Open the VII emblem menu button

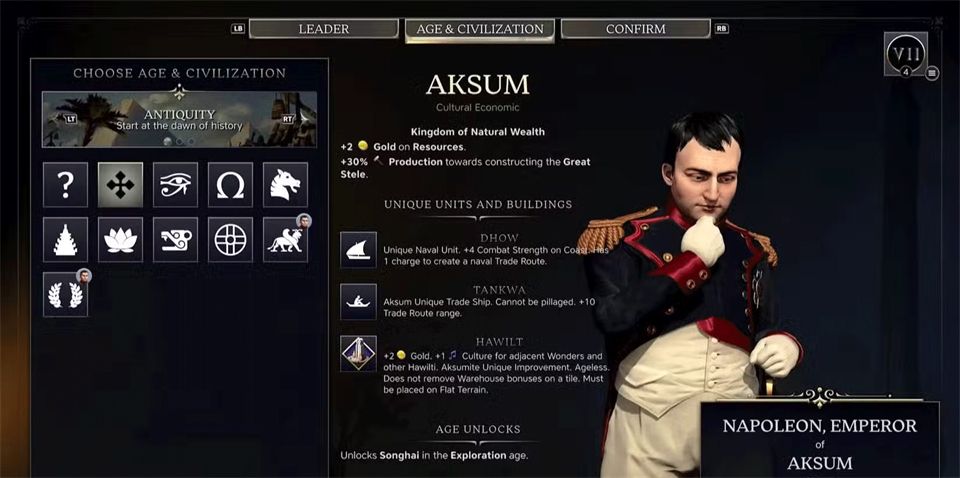point(906,53)
